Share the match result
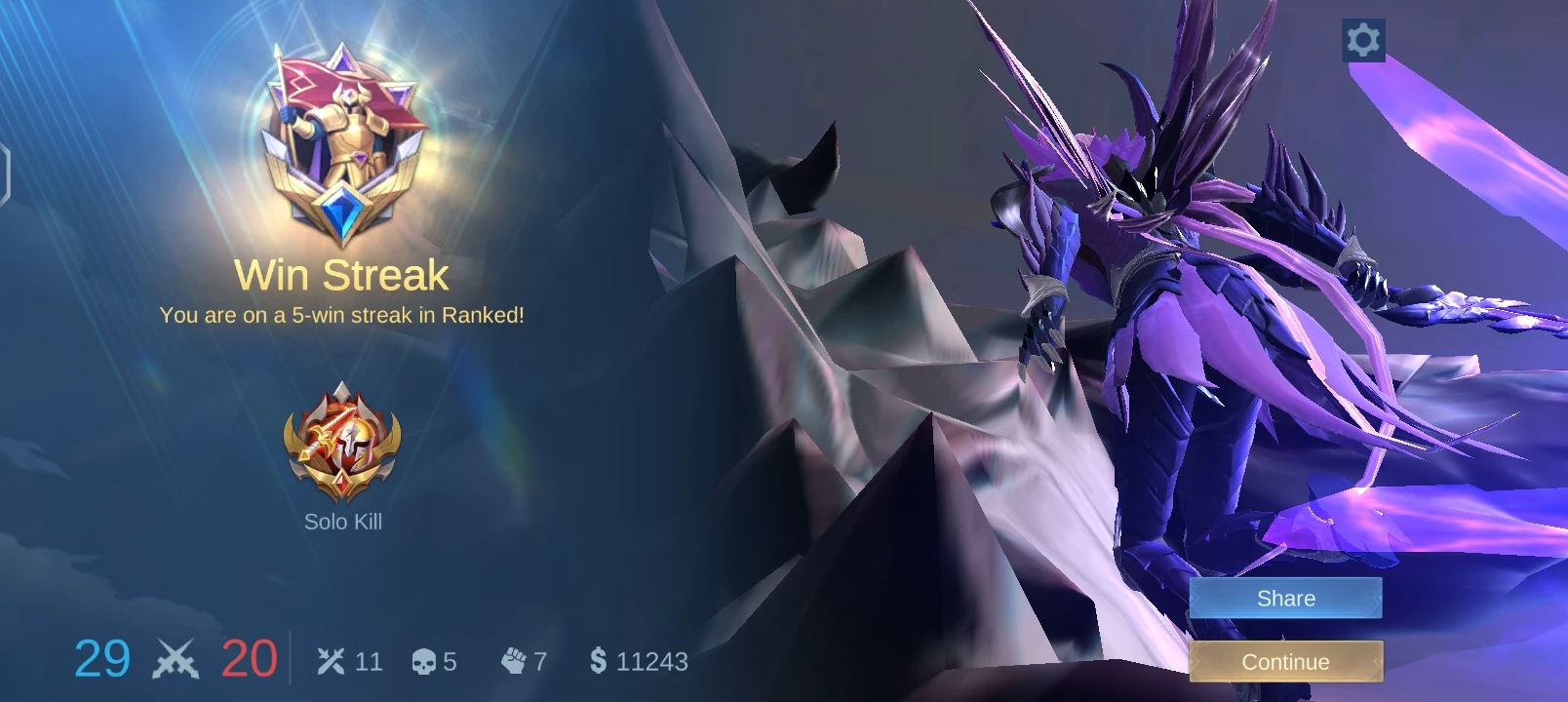The image size is (1568, 702). tap(1285, 598)
